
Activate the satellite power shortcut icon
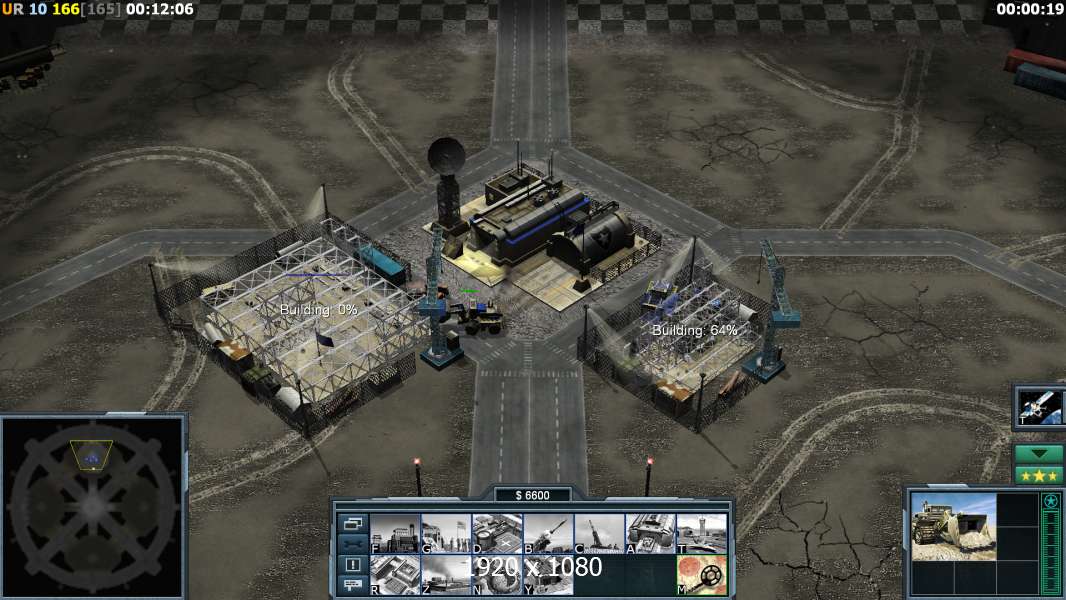pos(1039,407)
